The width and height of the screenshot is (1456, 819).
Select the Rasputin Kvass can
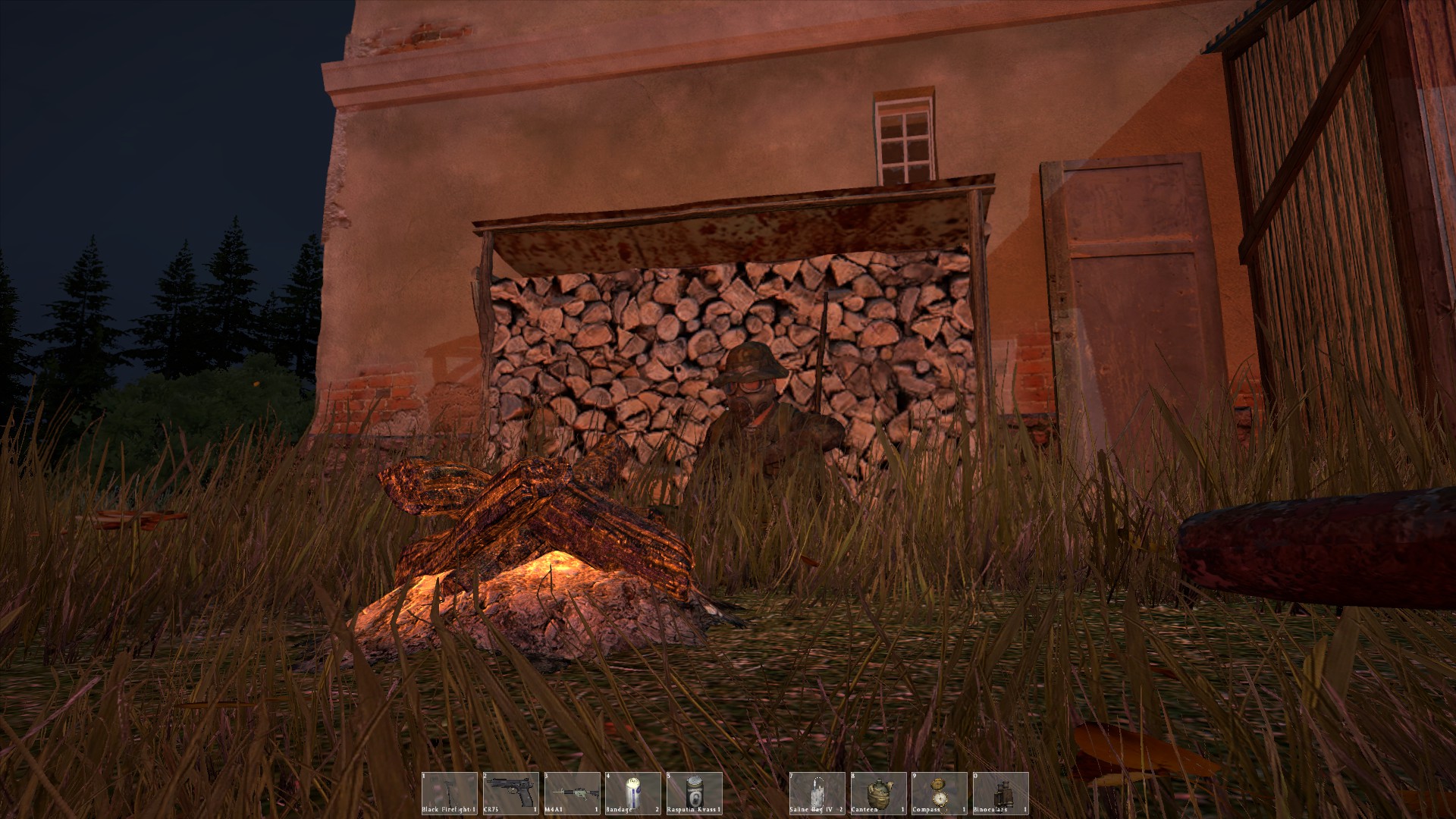(x=695, y=793)
